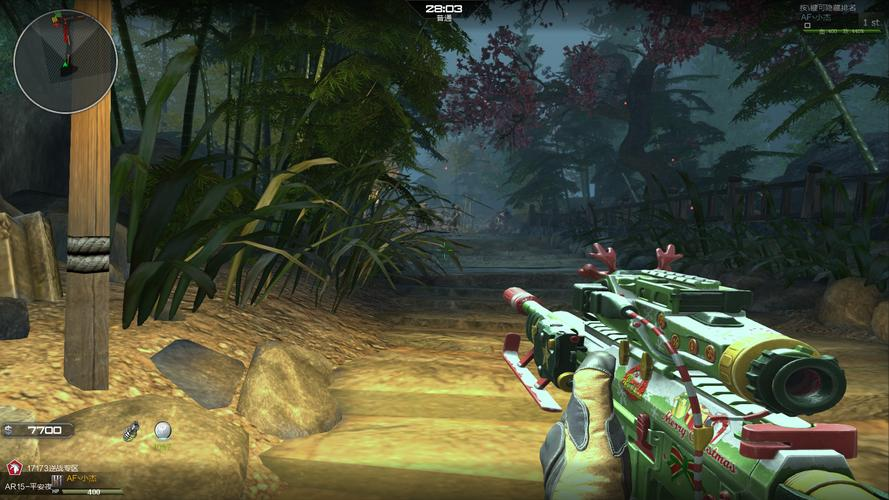This screenshot has height=500, width=889.
Task: Click the circular minimap radar
Action: pos(65,62)
